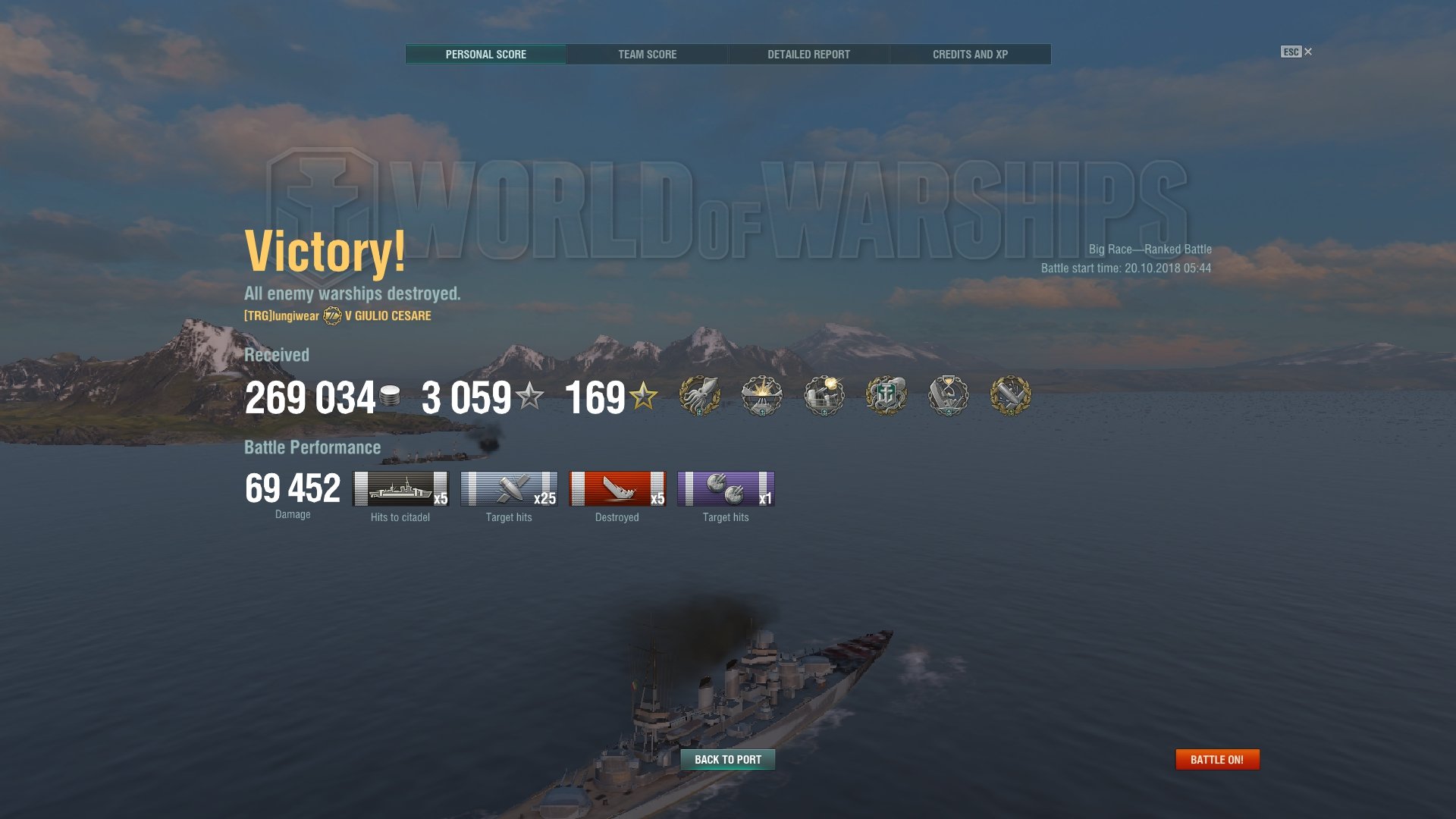The image size is (1456, 819).
Task: Click the green shield with tentacles medal
Action: (886, 395)
